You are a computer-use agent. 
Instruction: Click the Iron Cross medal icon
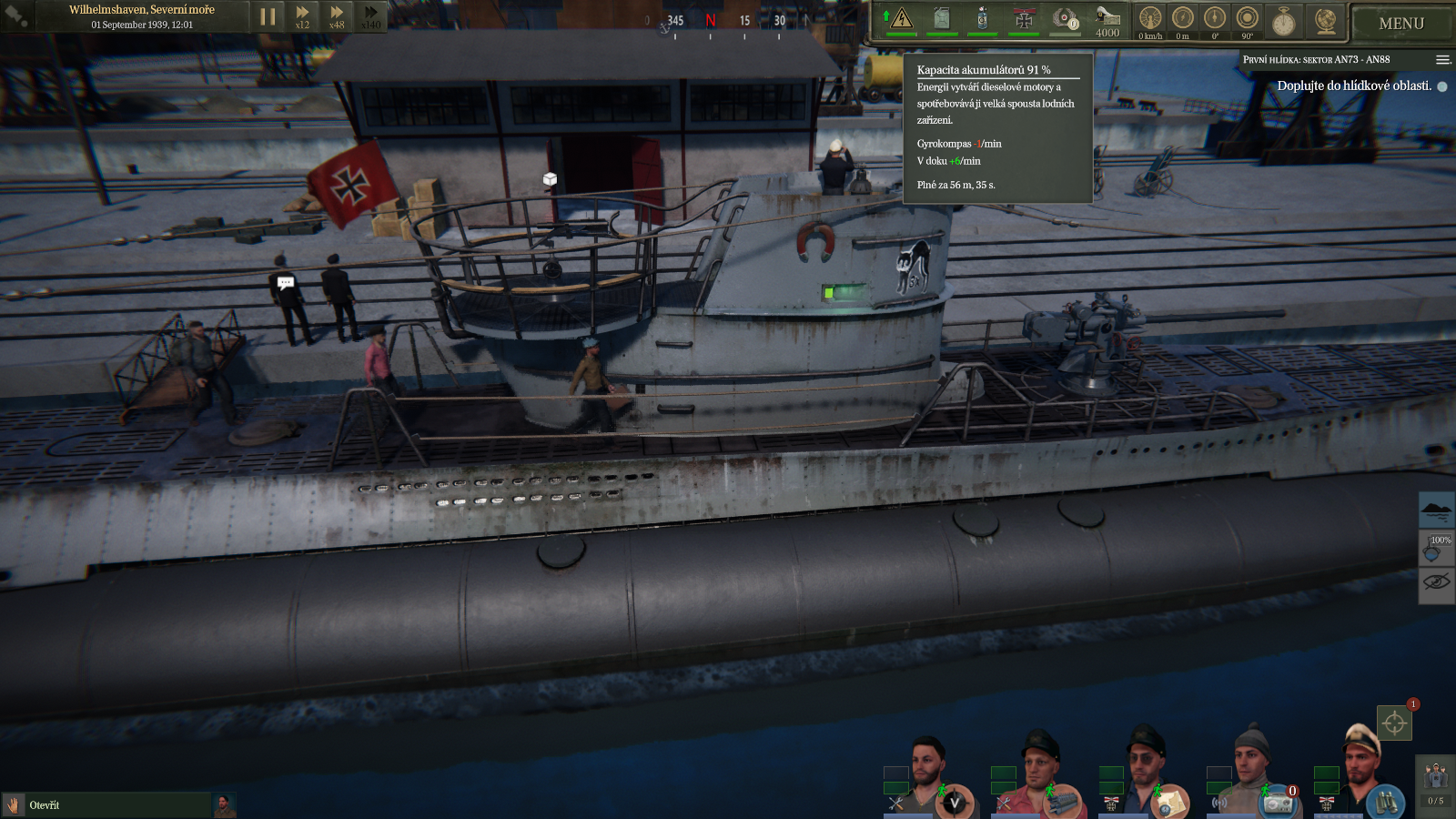tap(1024, 19)
